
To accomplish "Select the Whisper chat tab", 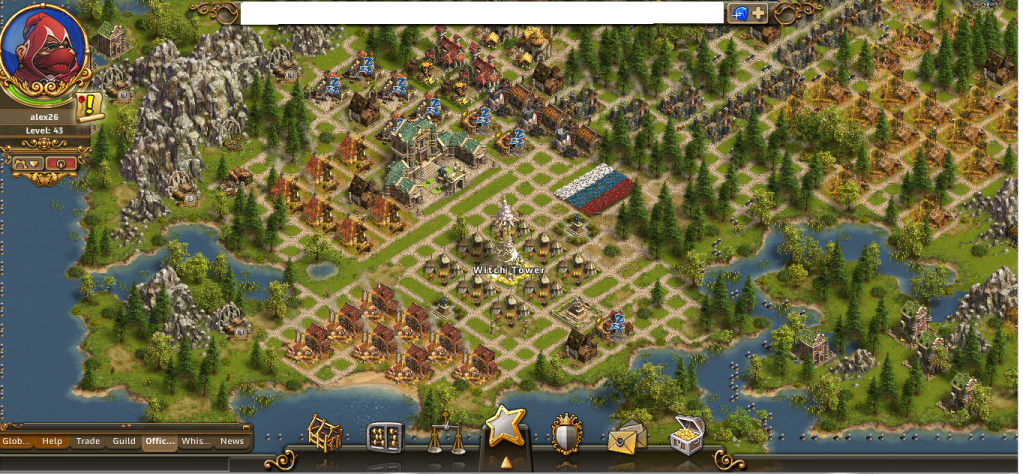I will [196, 441].
